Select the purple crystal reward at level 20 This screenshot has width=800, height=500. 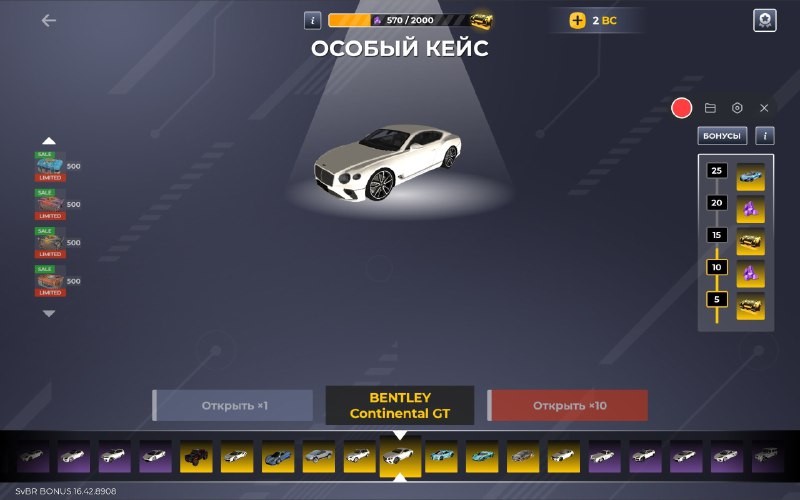pyautogui.click(x=750, y=209)
